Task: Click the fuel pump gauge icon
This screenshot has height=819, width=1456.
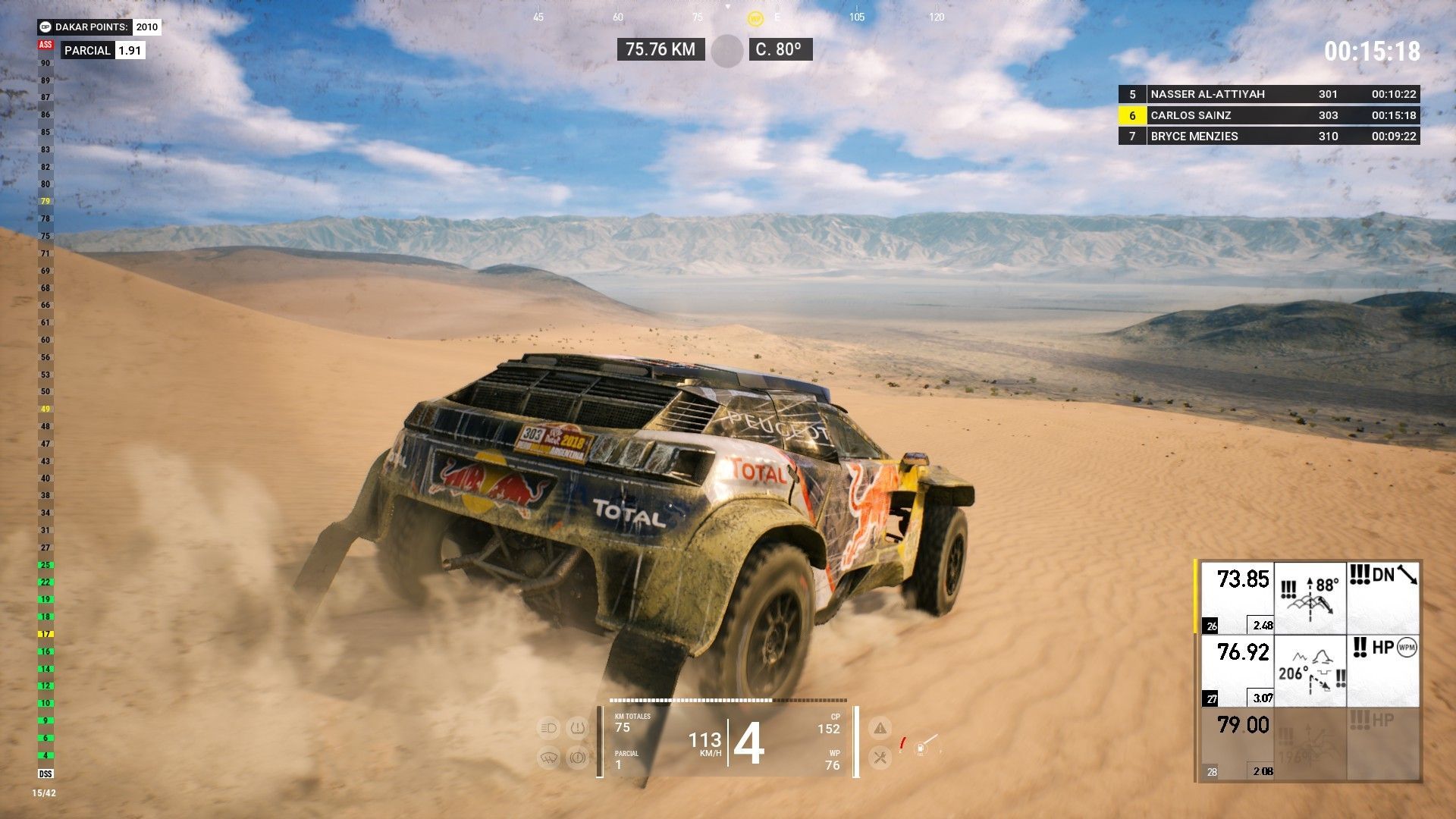Action: [921, 748]
